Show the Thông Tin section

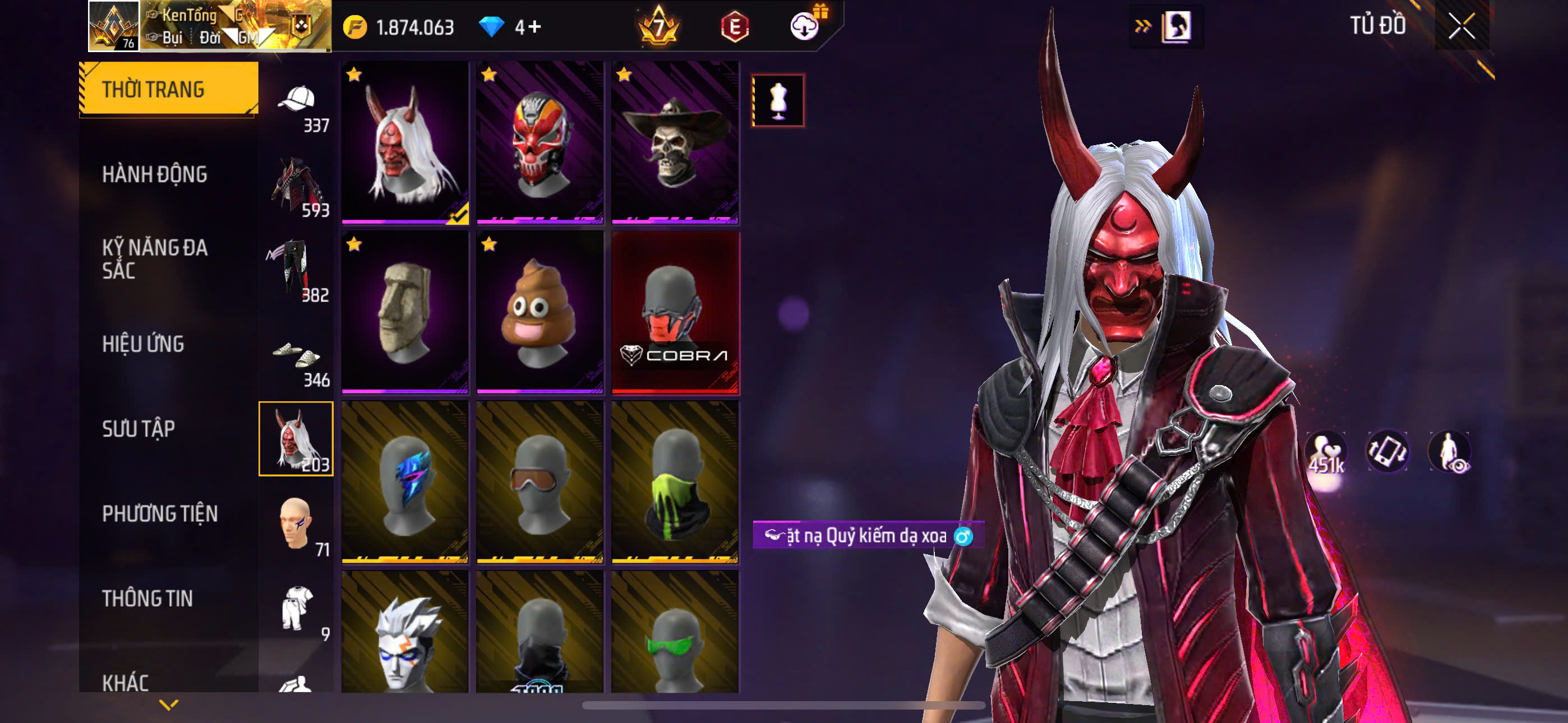(x=147, y=598)
